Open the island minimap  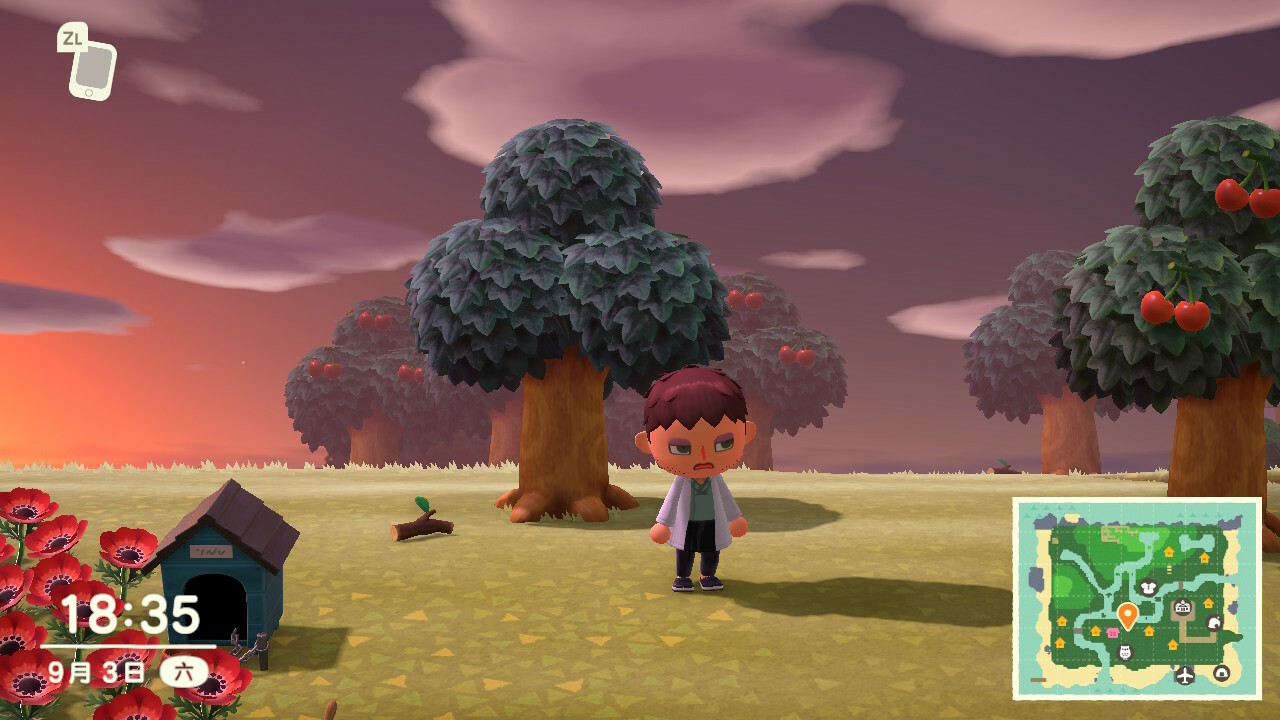1137,598
